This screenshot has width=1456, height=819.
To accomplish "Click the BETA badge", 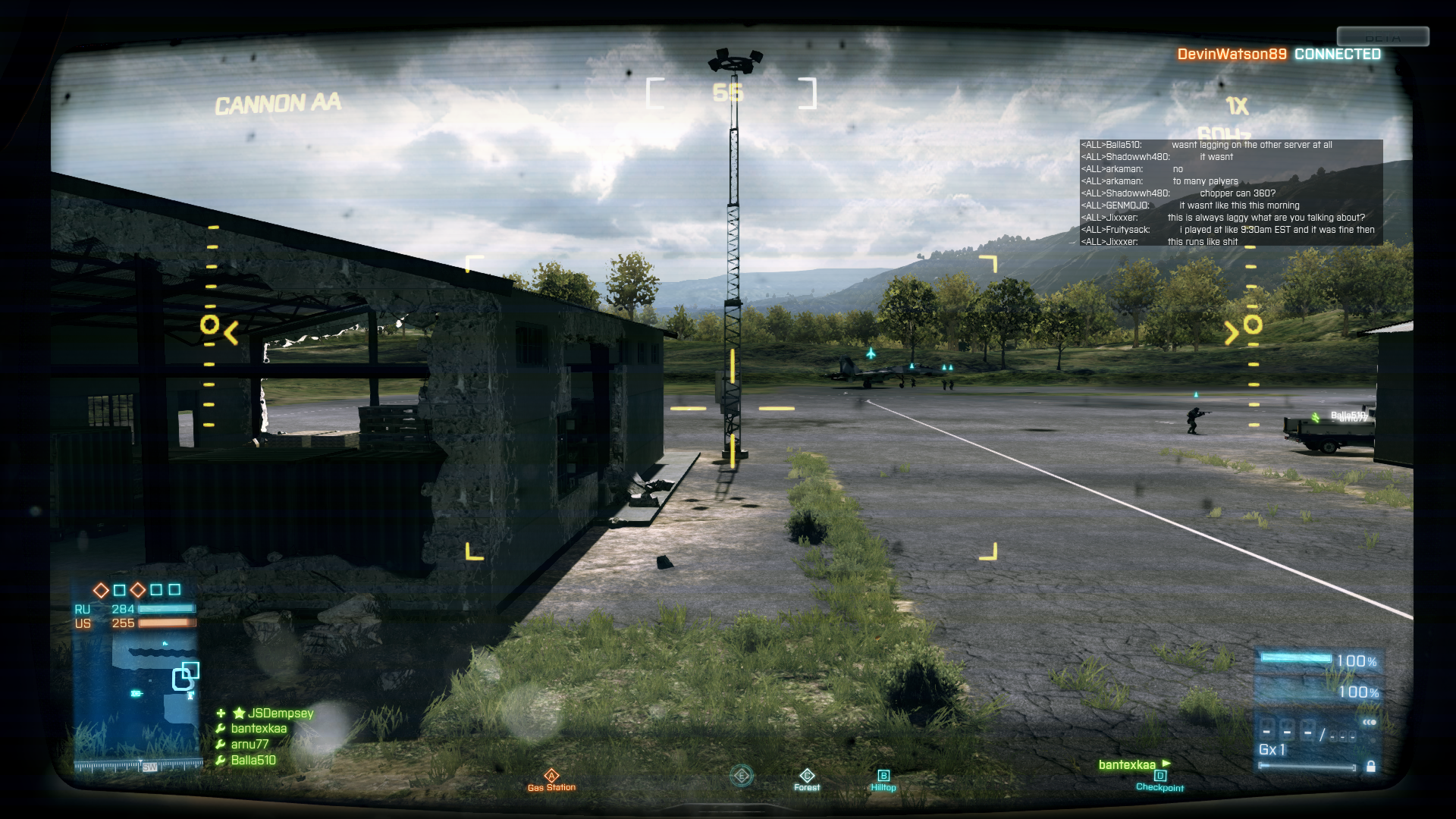I will click(x=1382, y=37).
